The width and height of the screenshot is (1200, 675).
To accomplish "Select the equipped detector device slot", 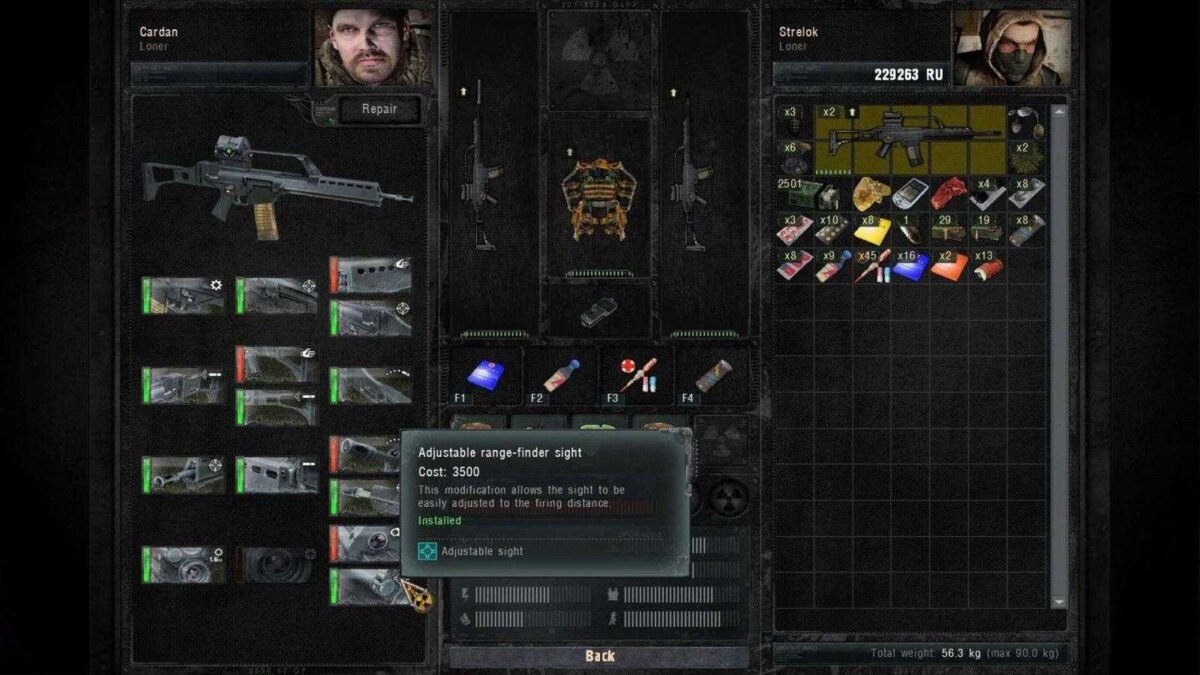I will tap(599, 312).
